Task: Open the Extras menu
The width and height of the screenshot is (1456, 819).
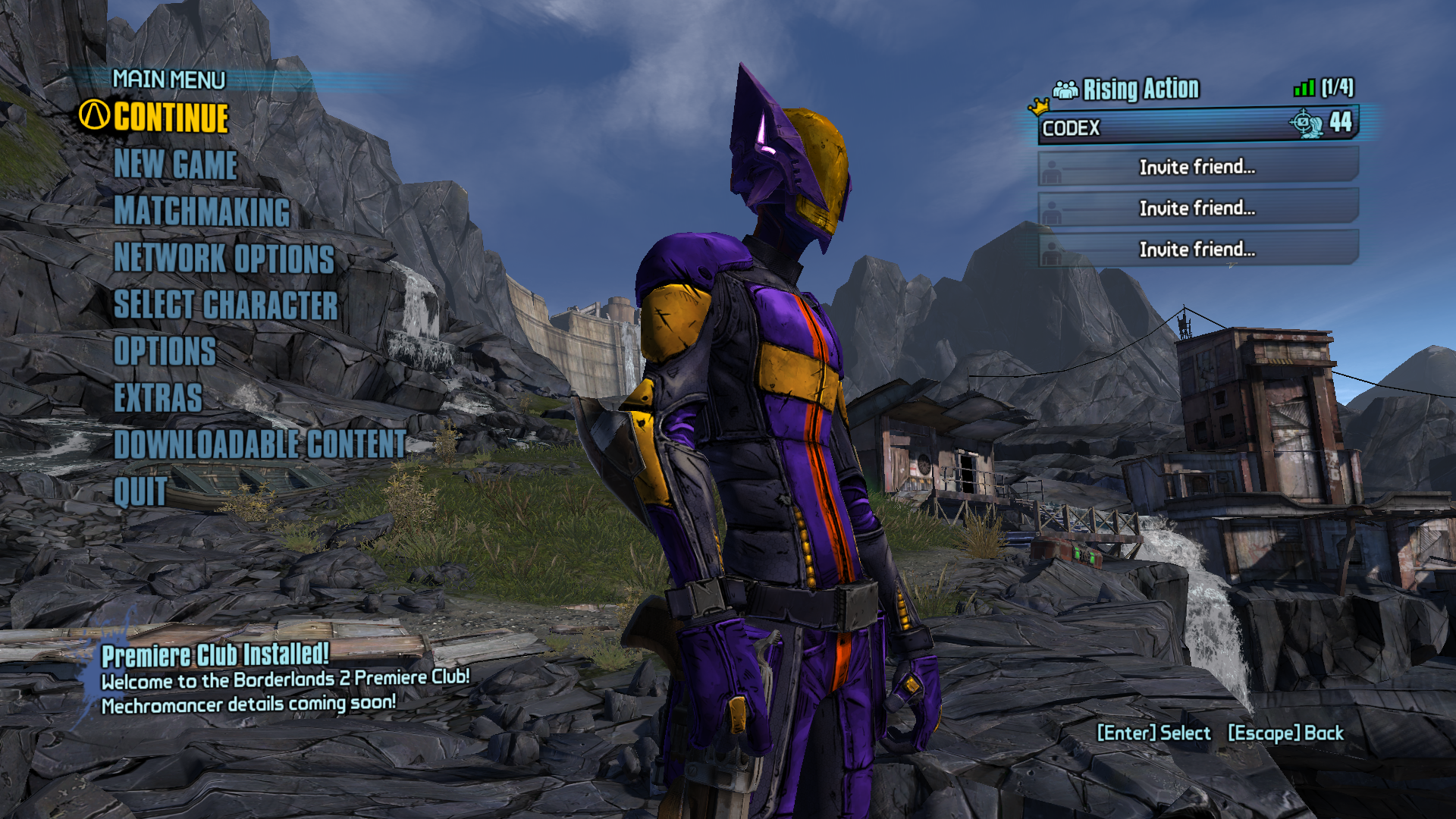Action: (158, 398)
